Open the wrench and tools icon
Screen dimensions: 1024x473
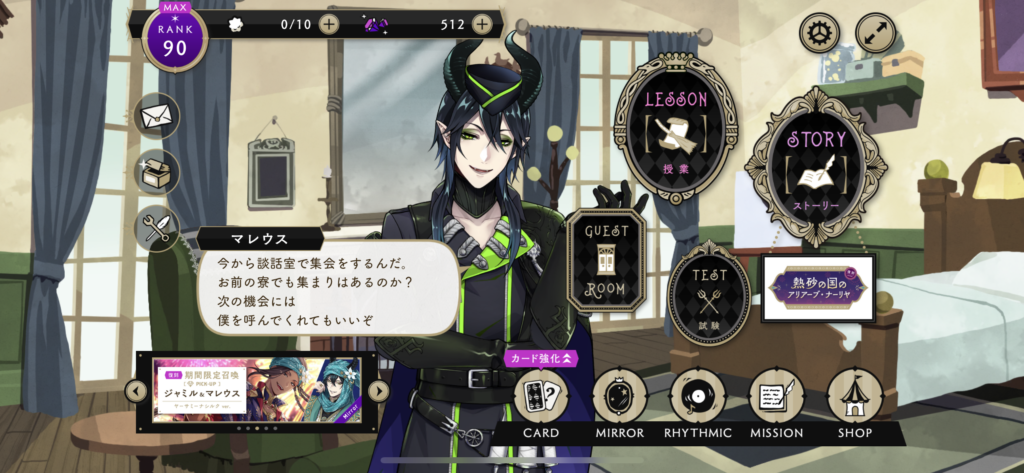[157, 228]
